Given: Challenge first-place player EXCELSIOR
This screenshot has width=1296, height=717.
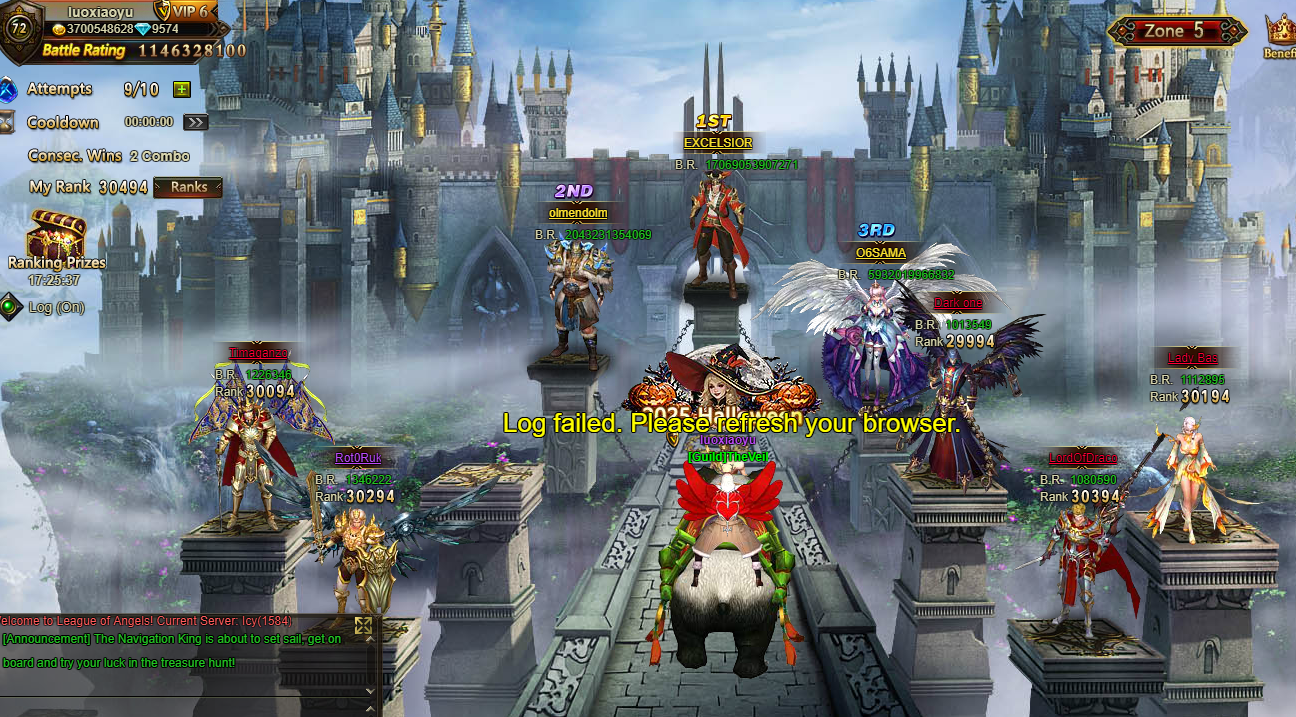Looking at the screenshot, I should pos(717,235).
